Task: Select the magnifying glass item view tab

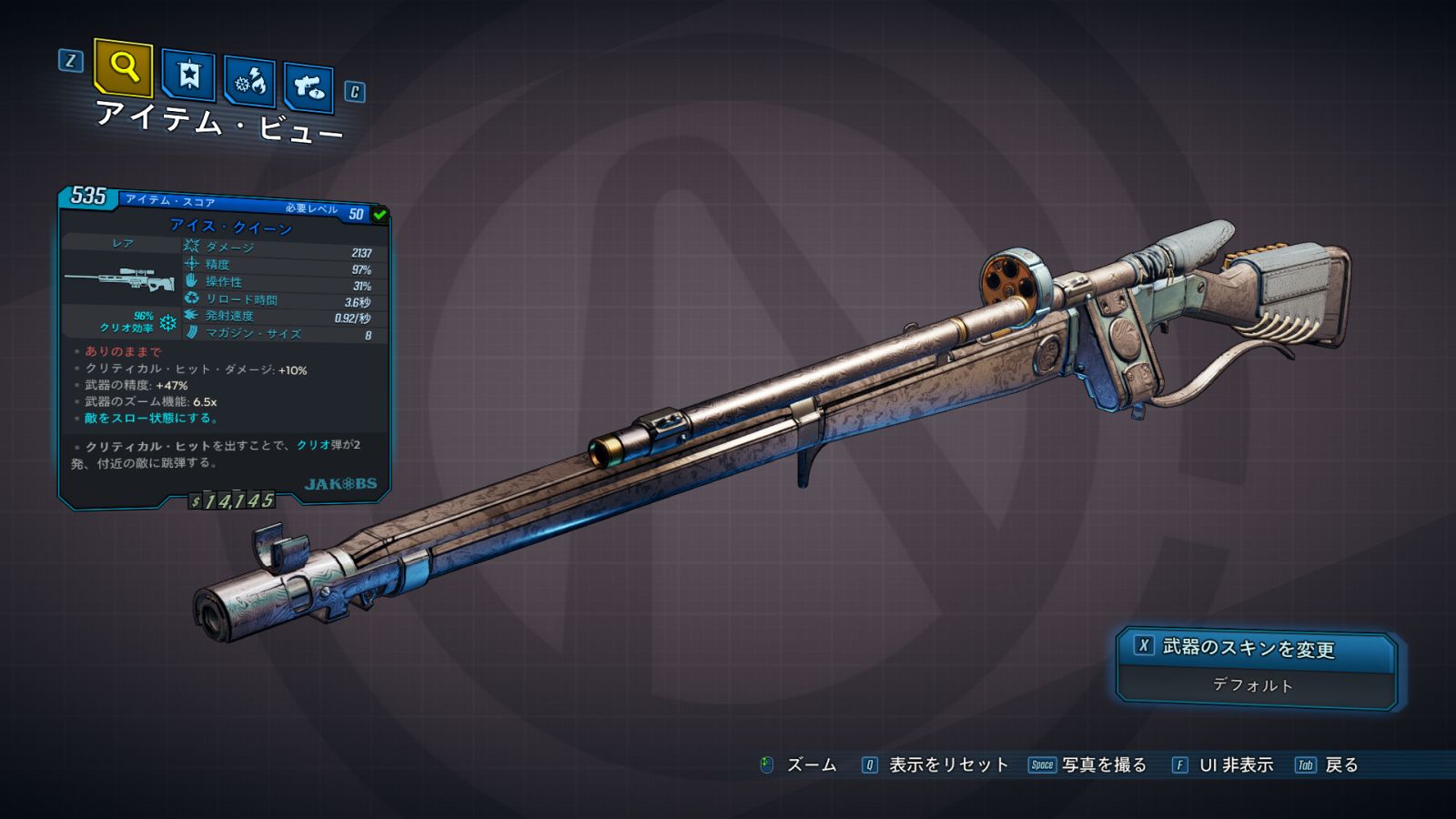Action: point(123,67)
